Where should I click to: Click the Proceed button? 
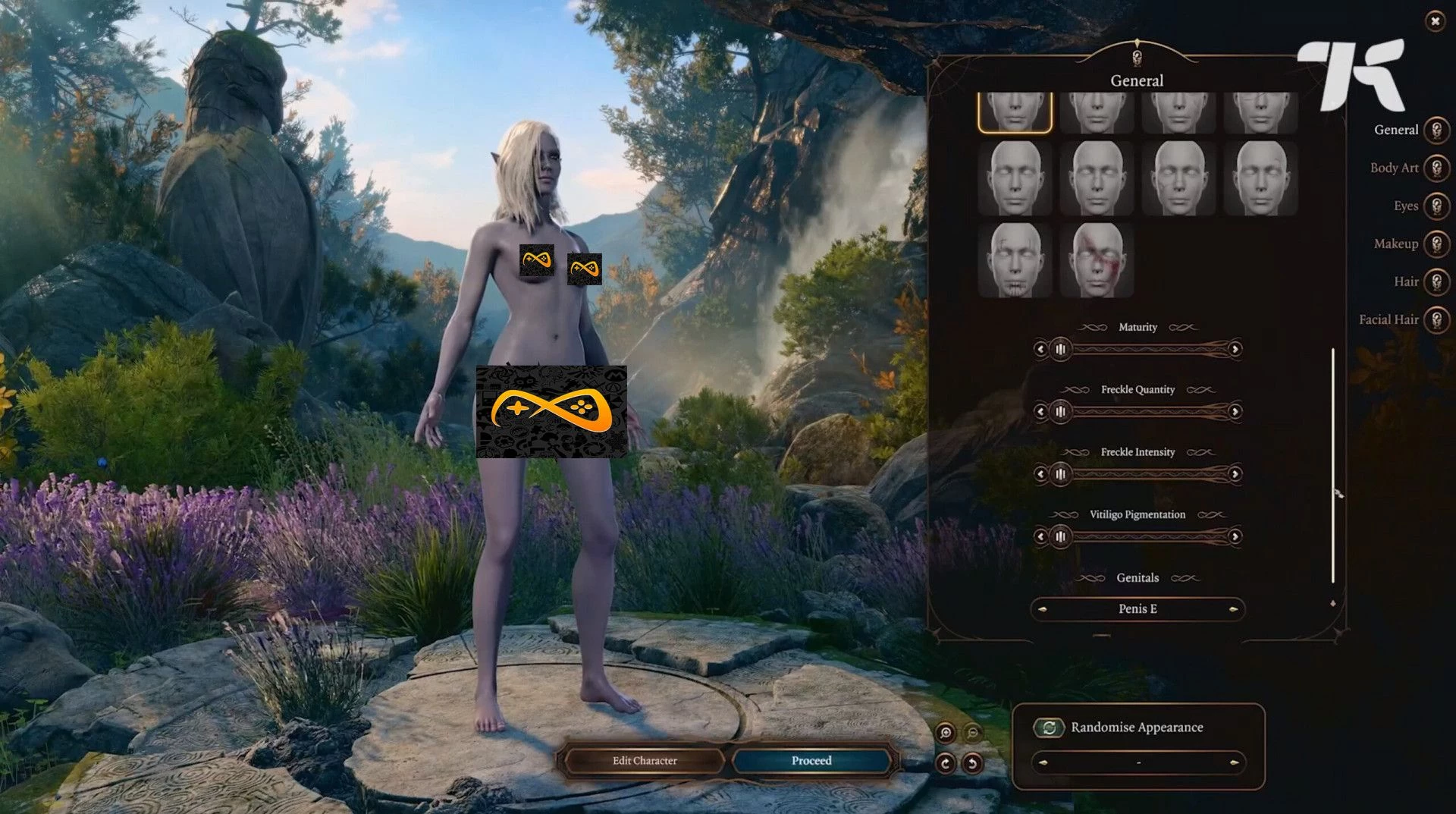pyautogui.click(x=811, y=761)
